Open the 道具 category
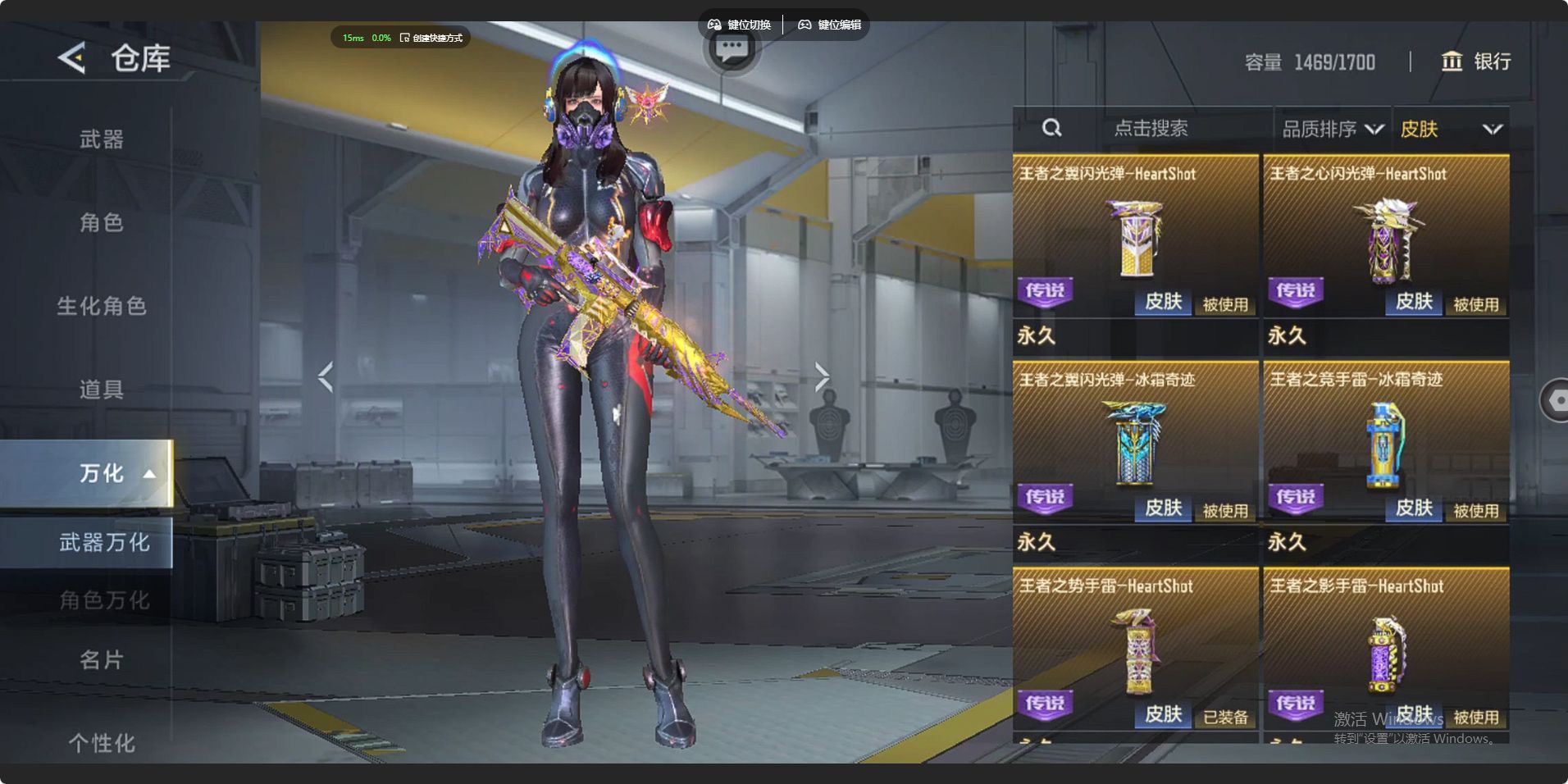Viewport: 1568px width, 784px height. tap(101, 389)
